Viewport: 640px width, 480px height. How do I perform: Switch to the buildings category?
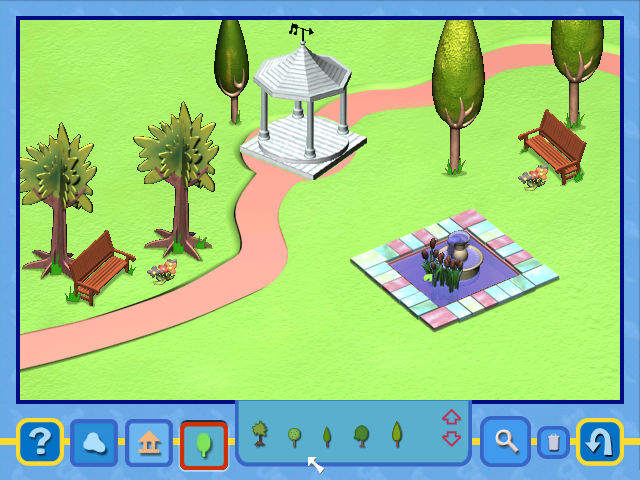149,443
